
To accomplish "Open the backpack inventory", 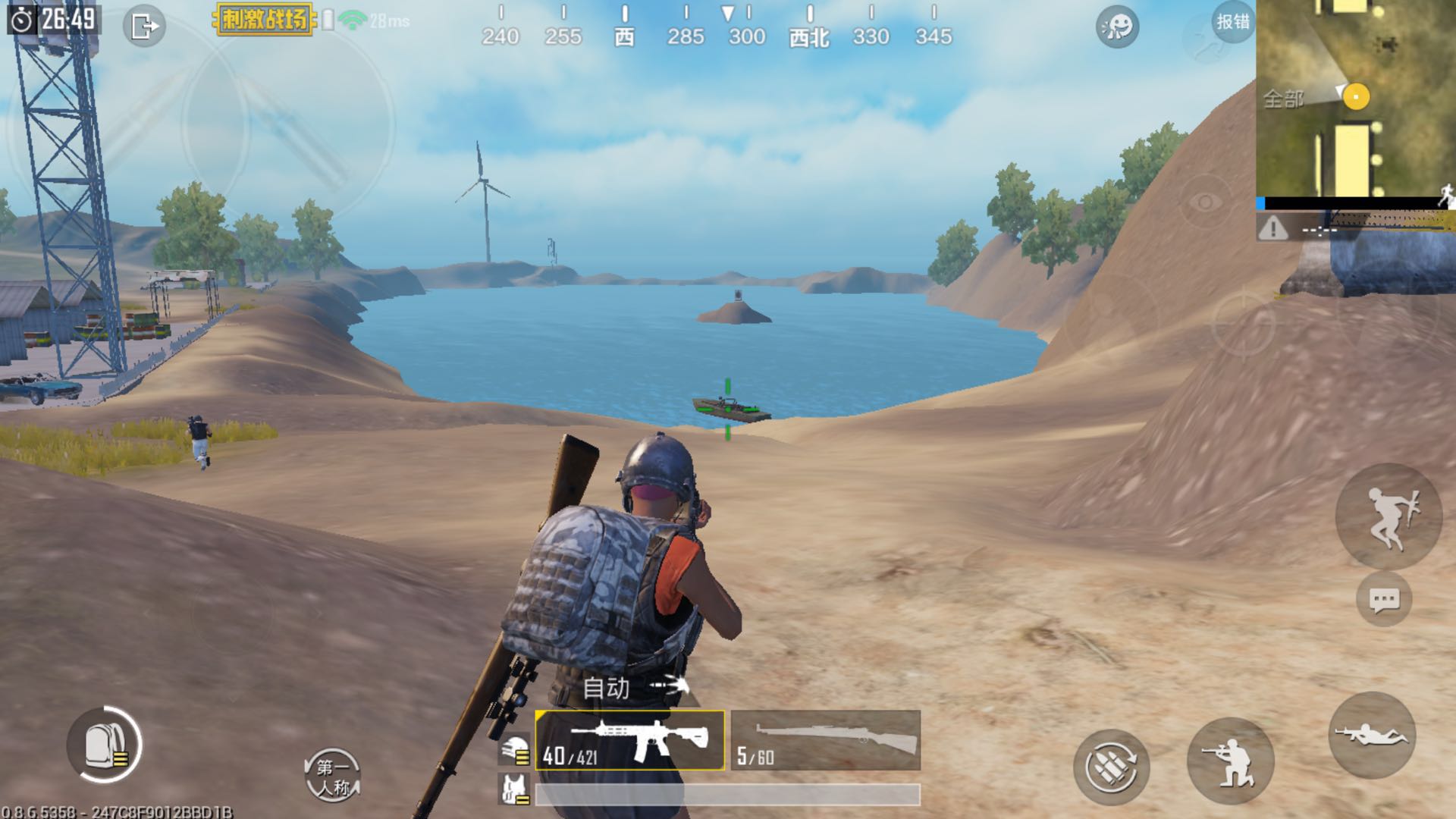I will click(104, 745).
